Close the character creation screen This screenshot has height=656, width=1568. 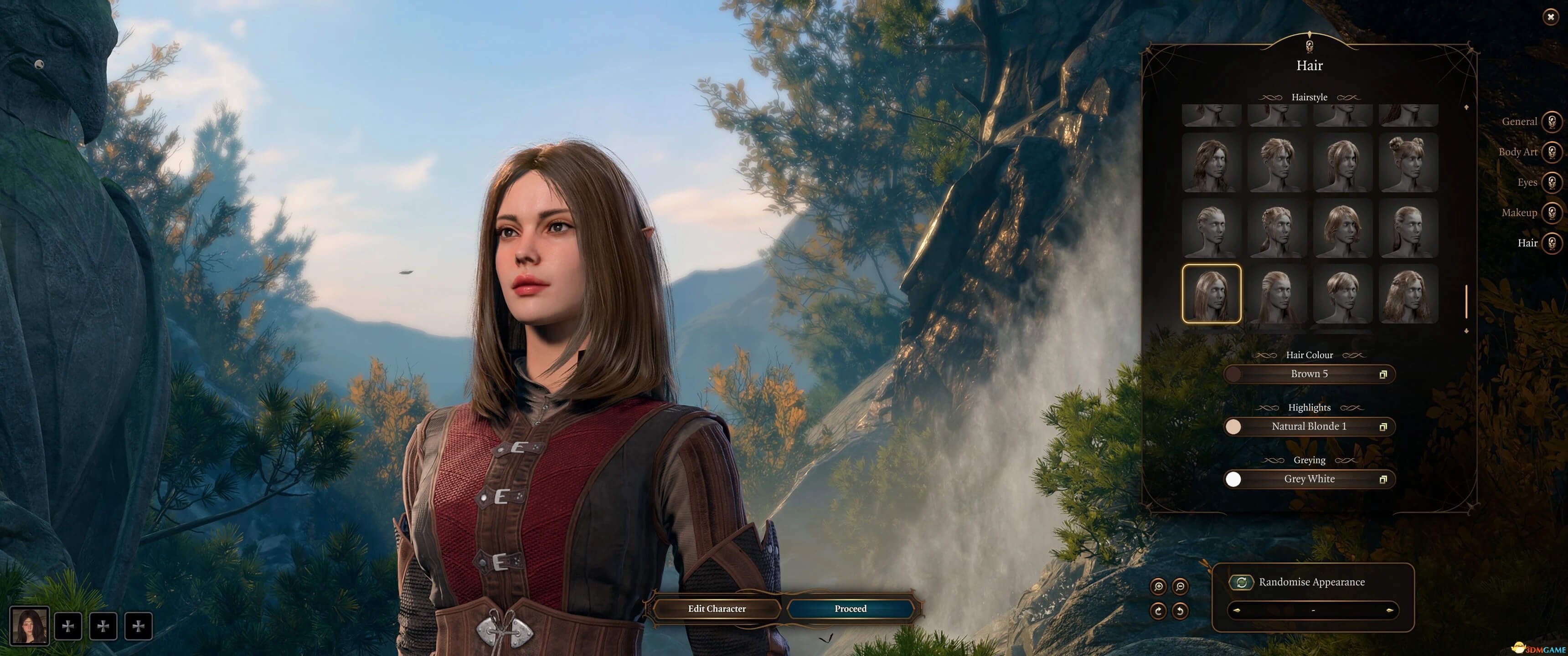[1550, 17]
